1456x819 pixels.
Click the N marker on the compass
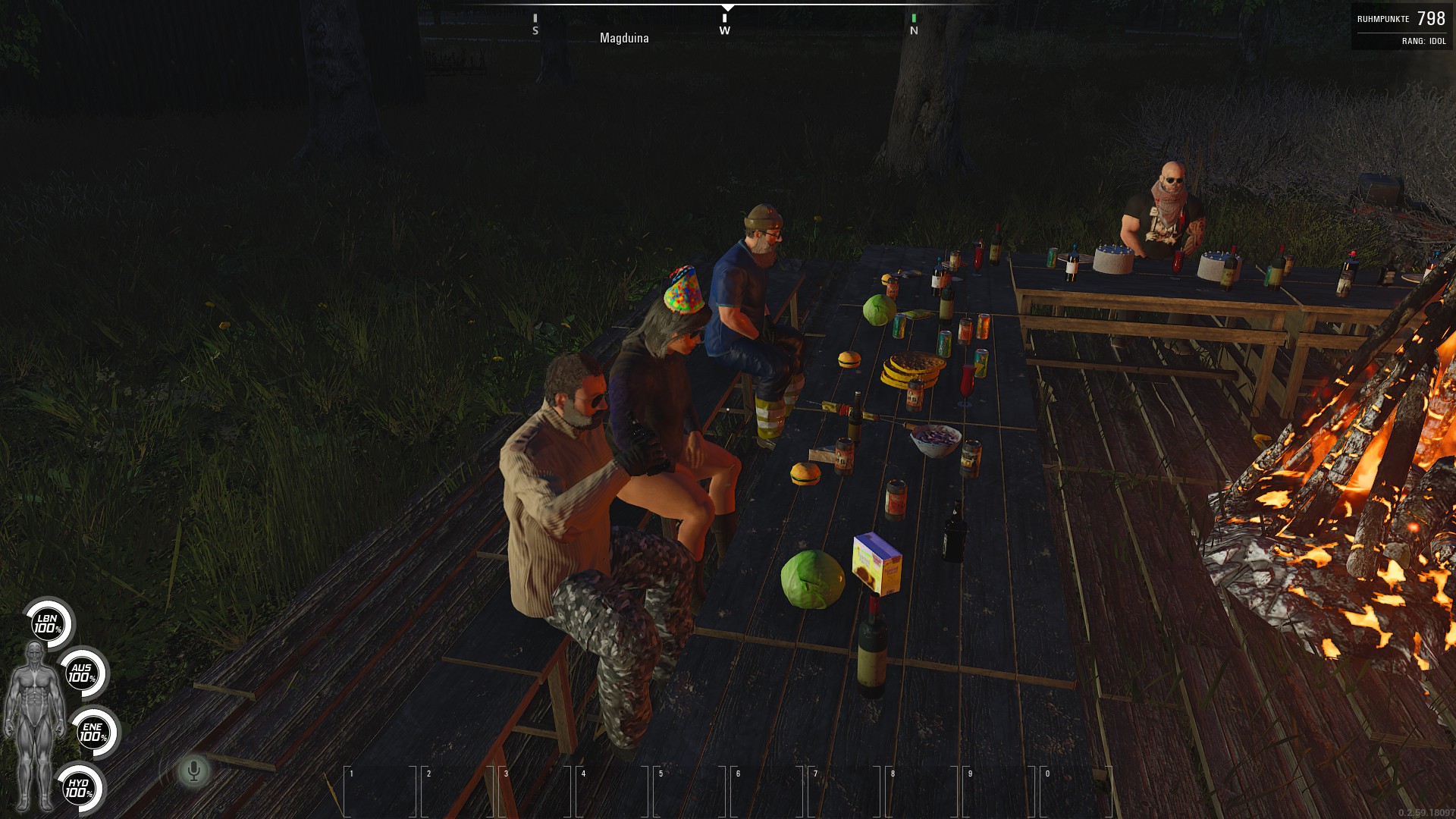tap(915, 31)
